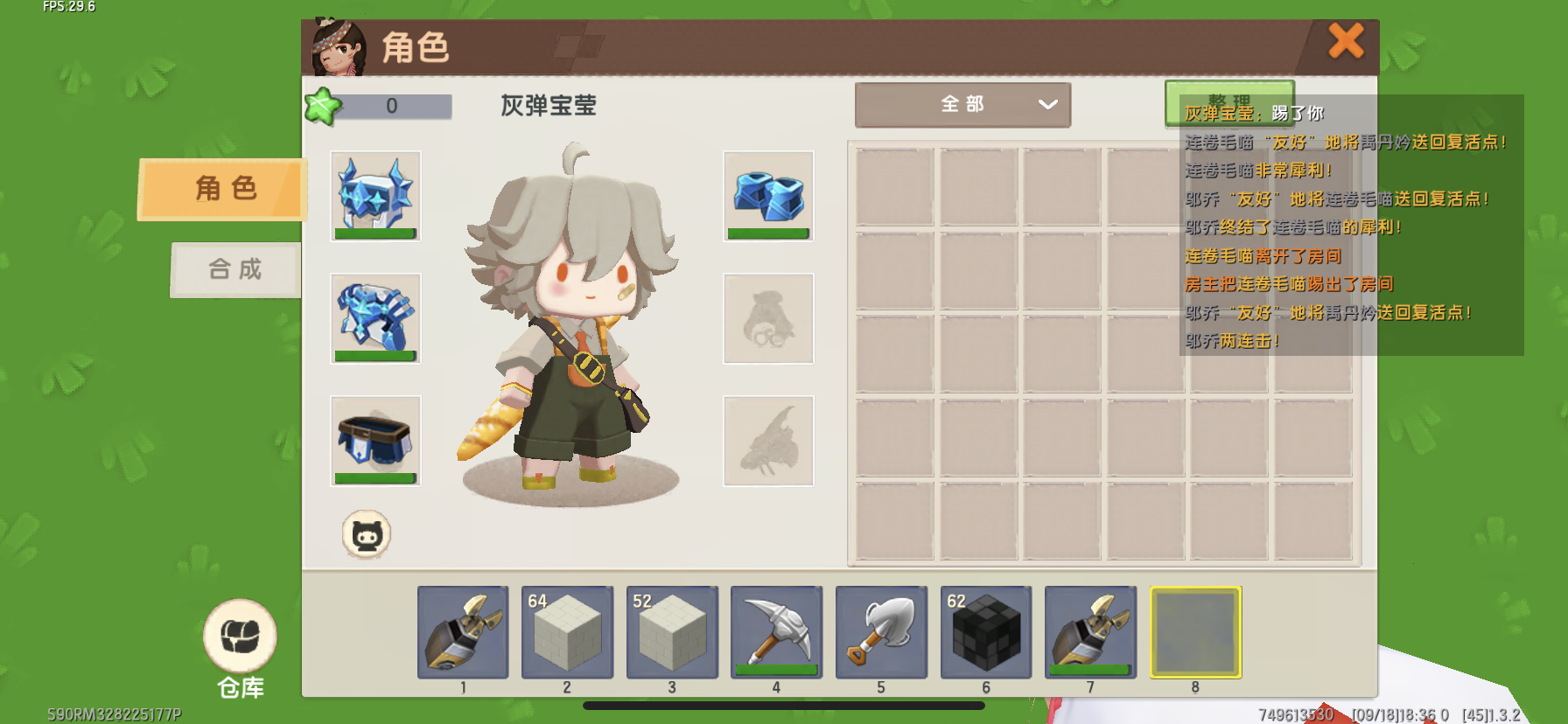
Task: Open the 全部 filter dropdown
Action: [962, 105]
